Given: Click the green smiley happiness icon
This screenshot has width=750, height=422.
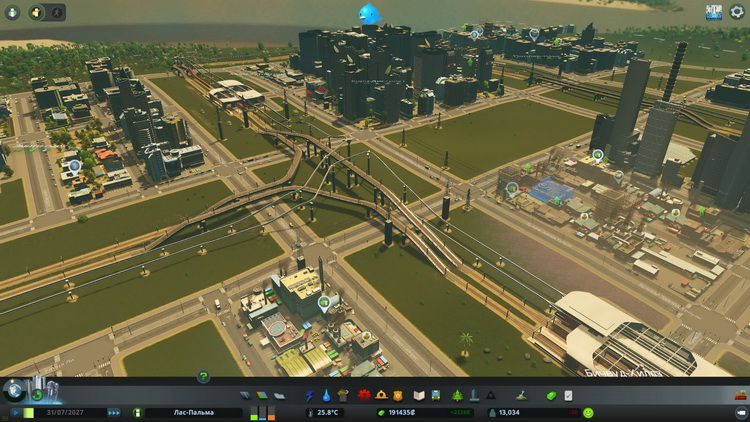Looking at the screenshot, I should [588, 412].
